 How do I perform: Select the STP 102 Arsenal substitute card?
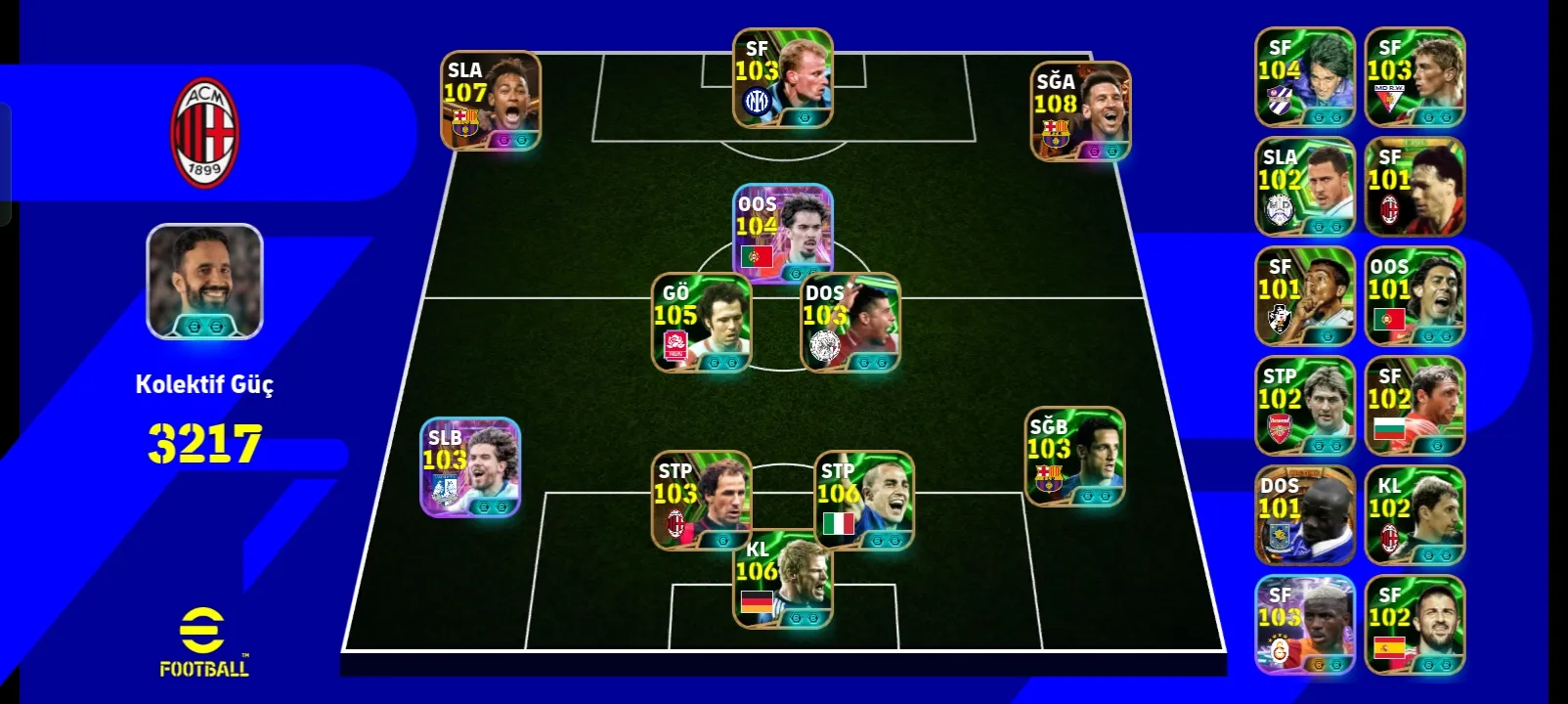pos(1305,406)
